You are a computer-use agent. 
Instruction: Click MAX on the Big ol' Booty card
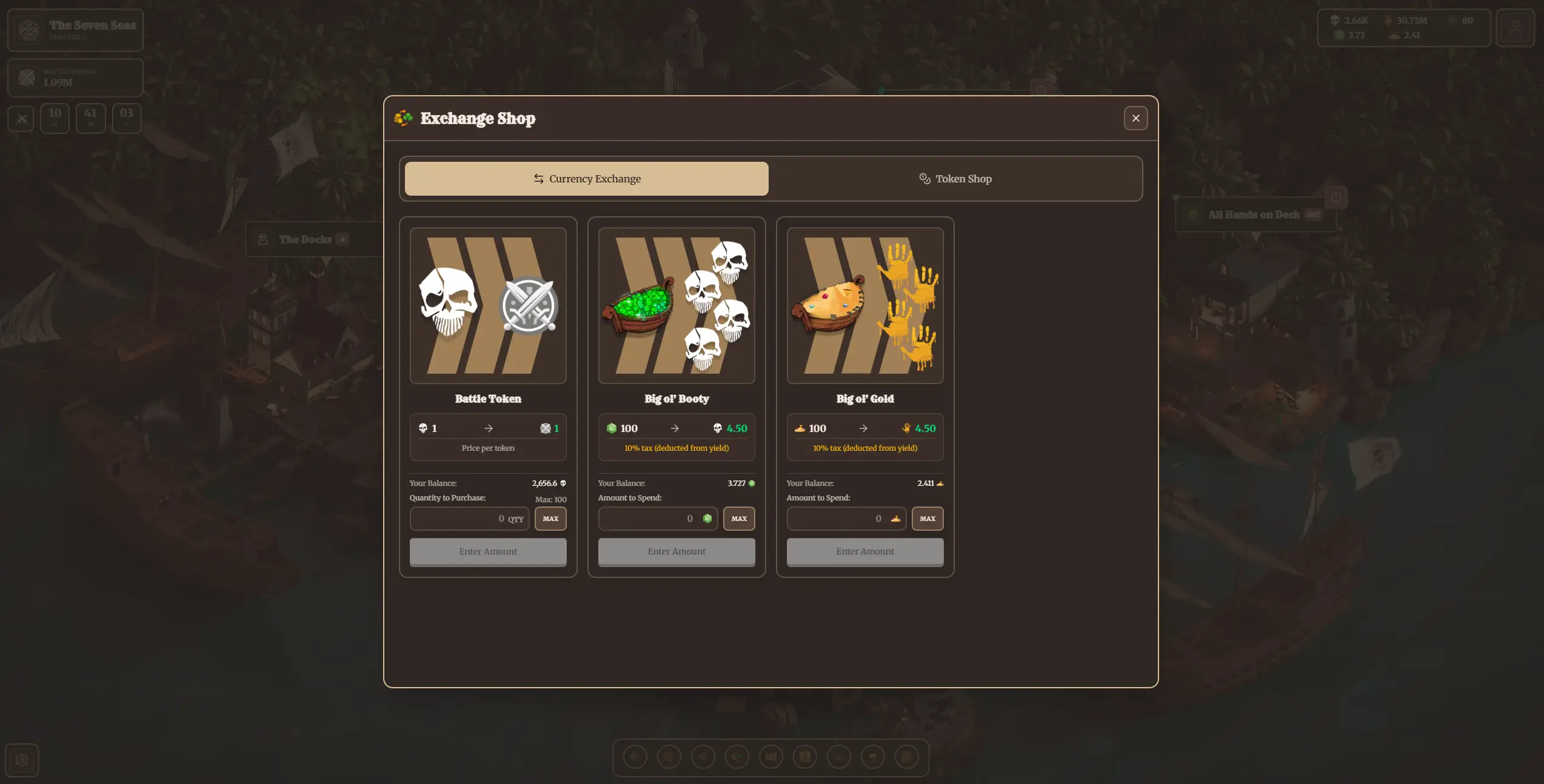739,519
